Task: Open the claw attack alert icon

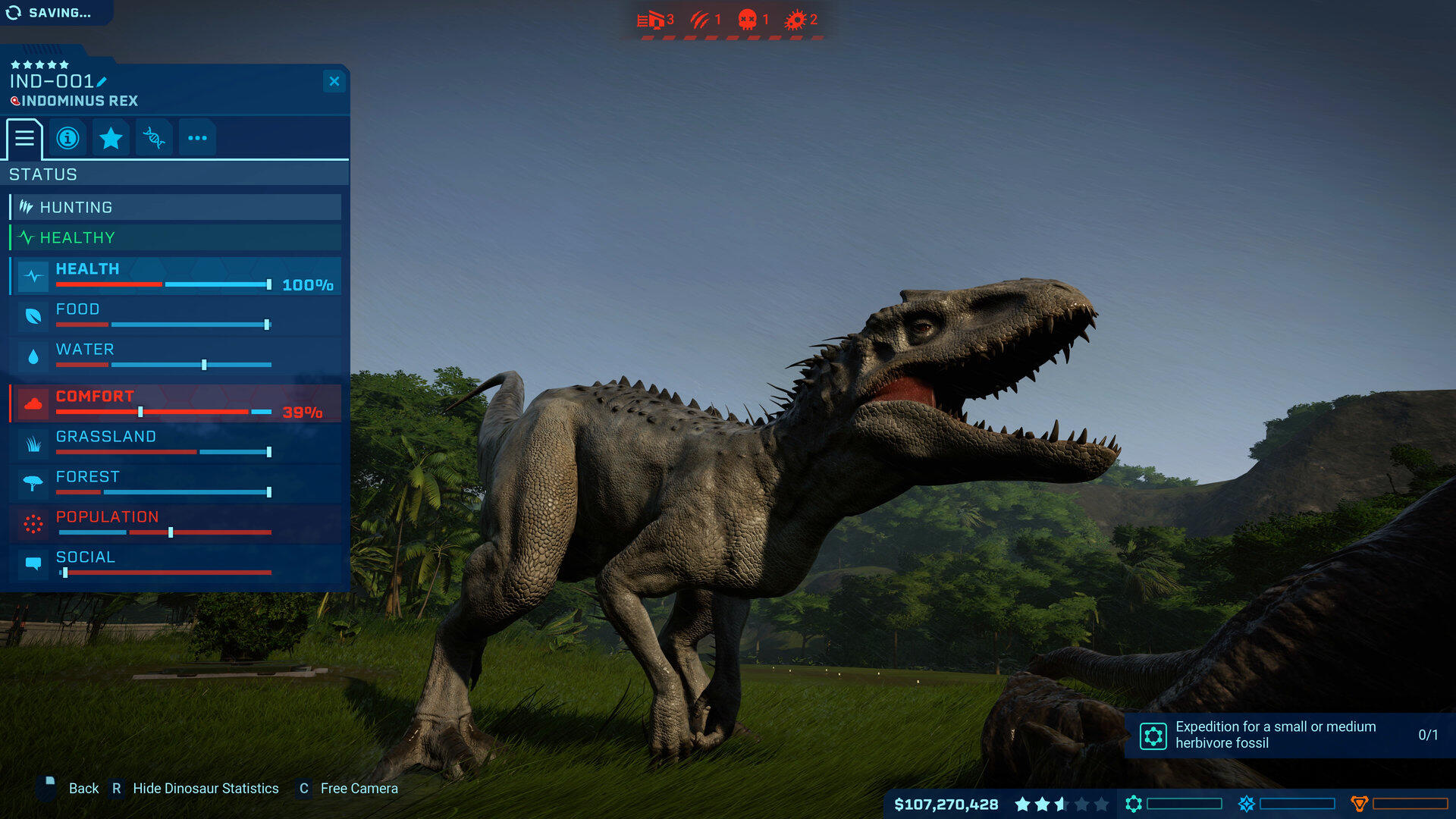Action: [701, 20]
